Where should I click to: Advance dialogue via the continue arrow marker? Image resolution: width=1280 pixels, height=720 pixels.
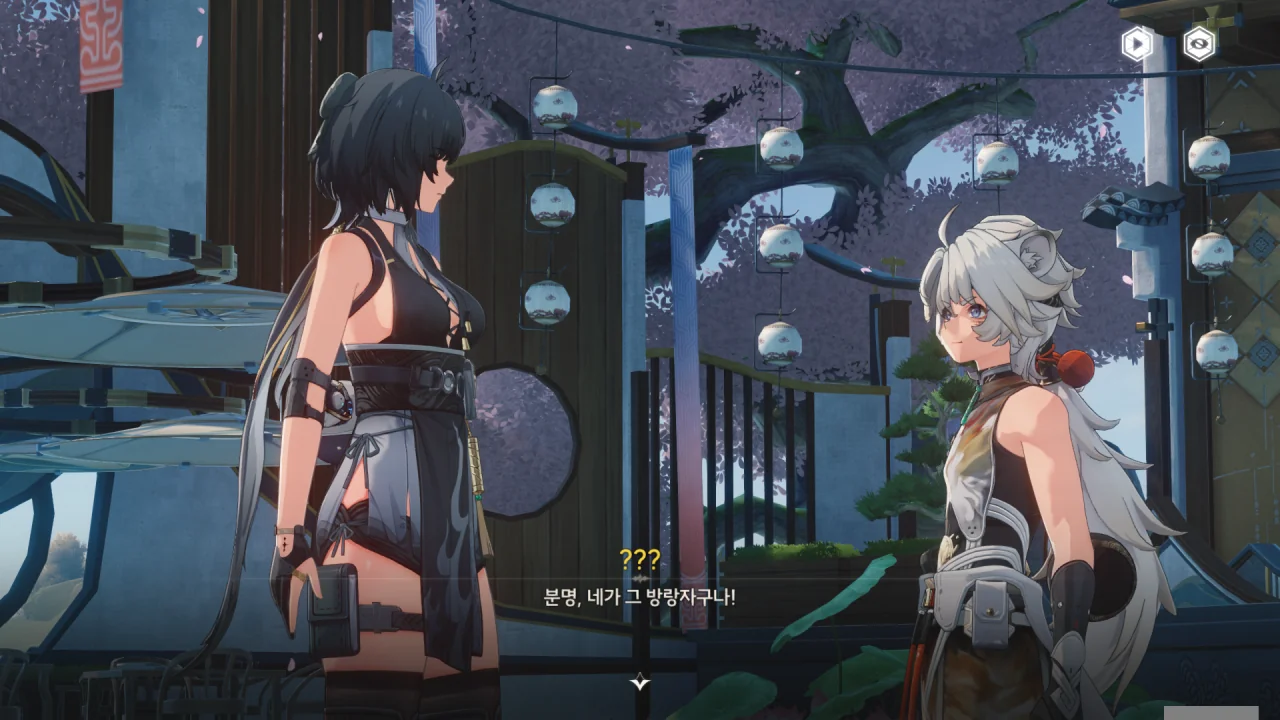click(640, 683)
